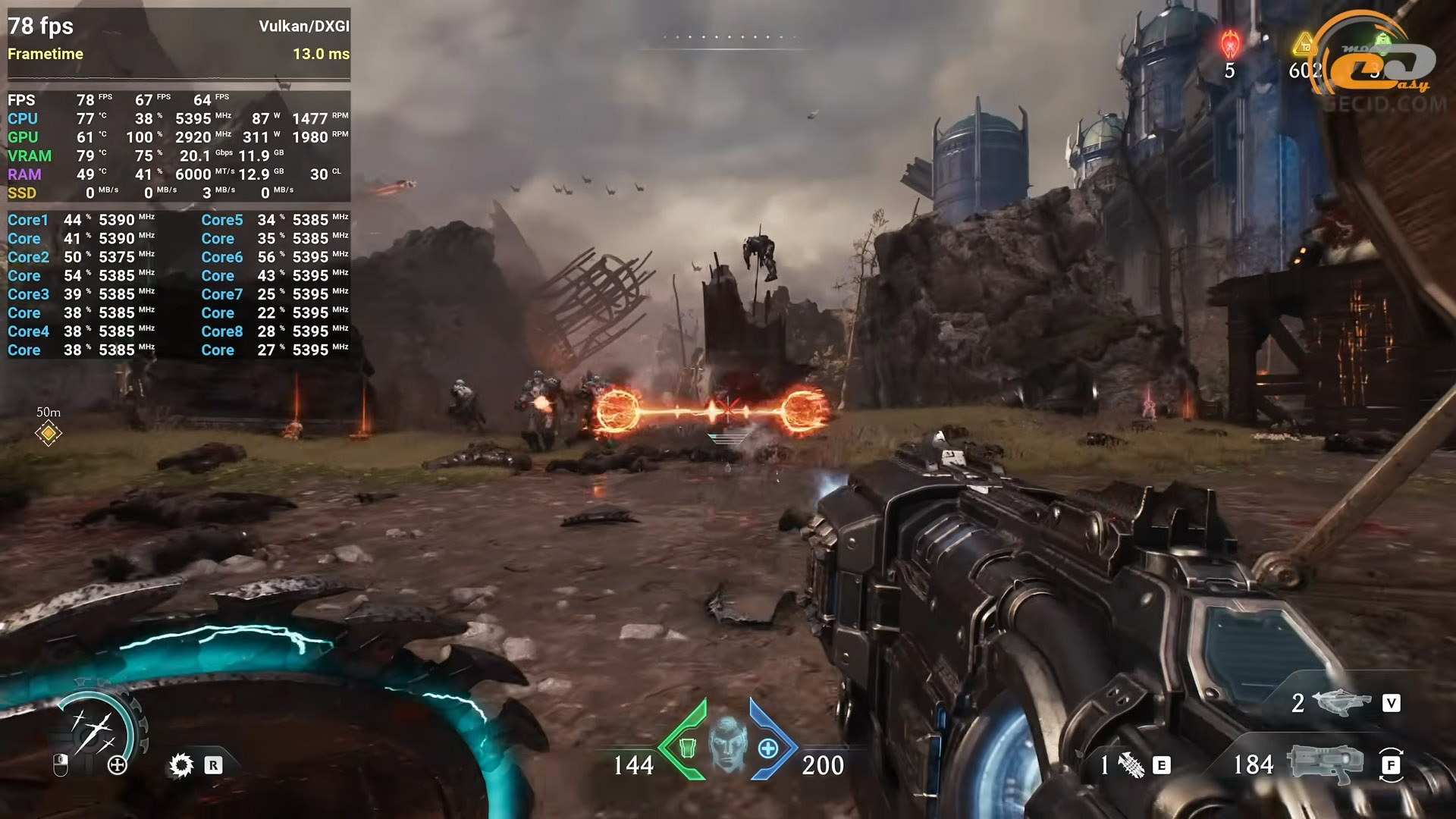
Task: Select the equipped plasma gun icon
Action: pyautogui.click(x=1324, y=764)
